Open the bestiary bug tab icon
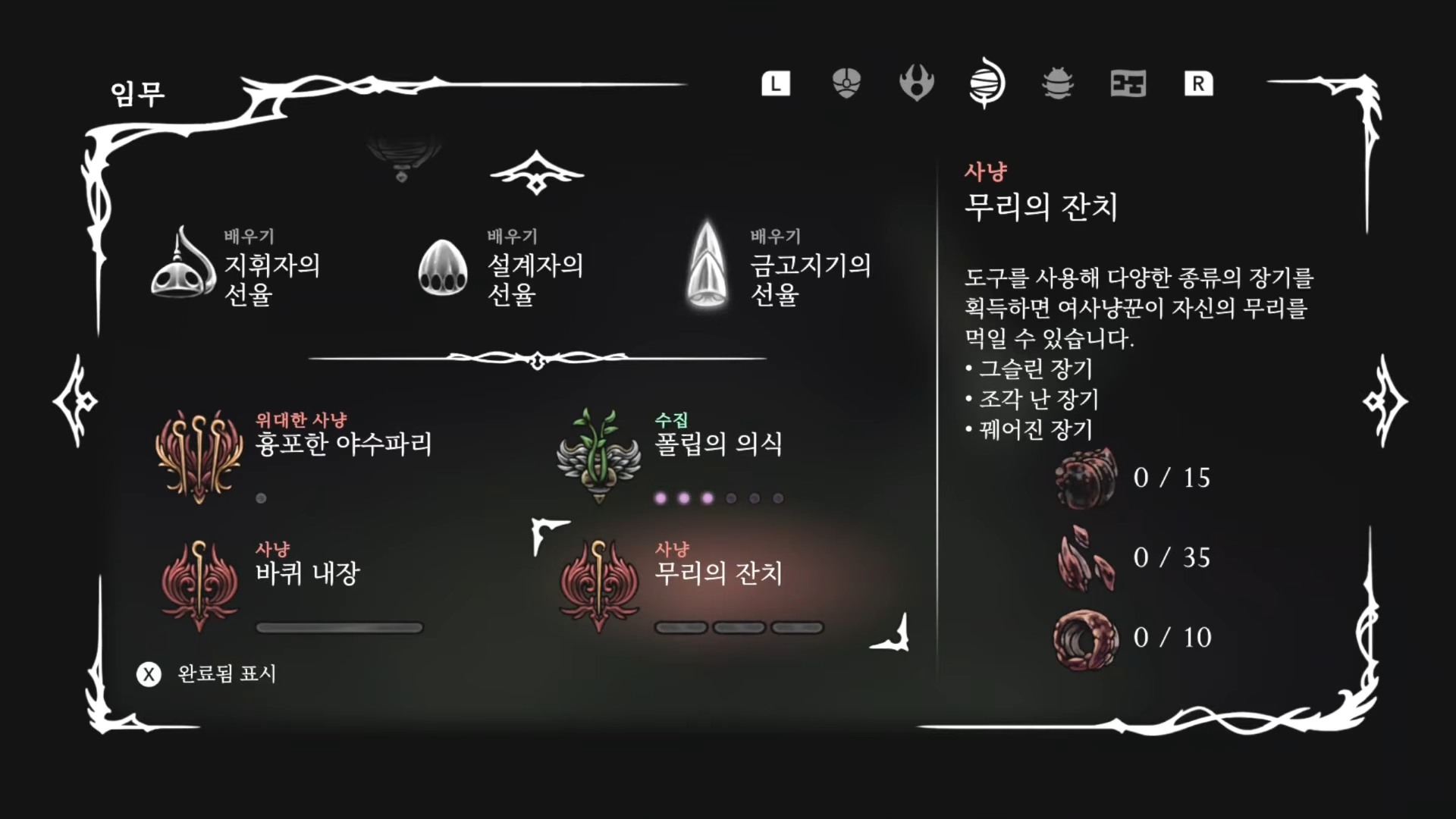 coord(1057,84)
